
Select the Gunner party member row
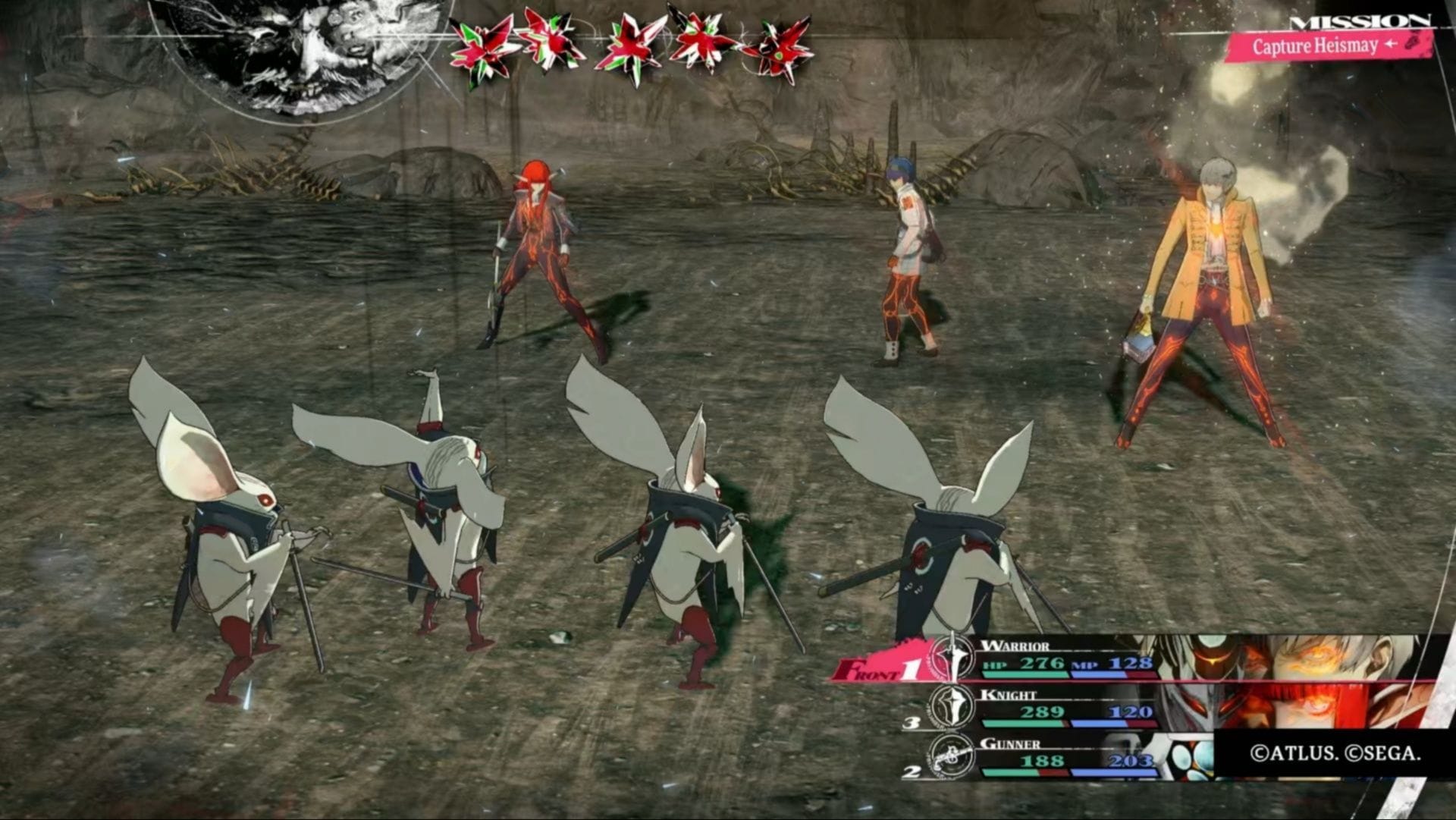click(1069, 756)
